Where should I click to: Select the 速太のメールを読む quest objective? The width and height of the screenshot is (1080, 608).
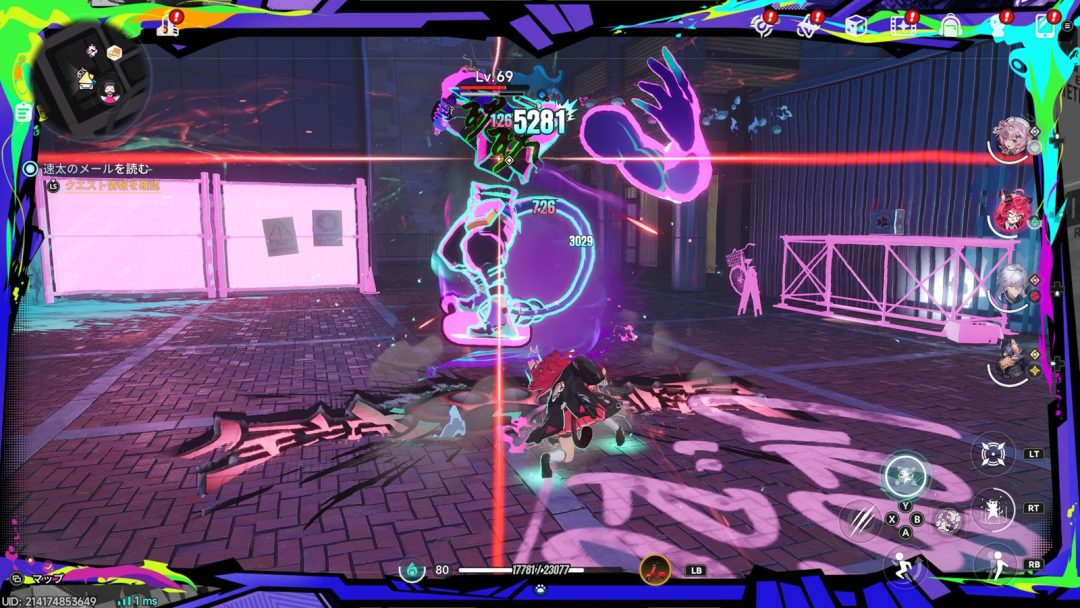point(97,170)
